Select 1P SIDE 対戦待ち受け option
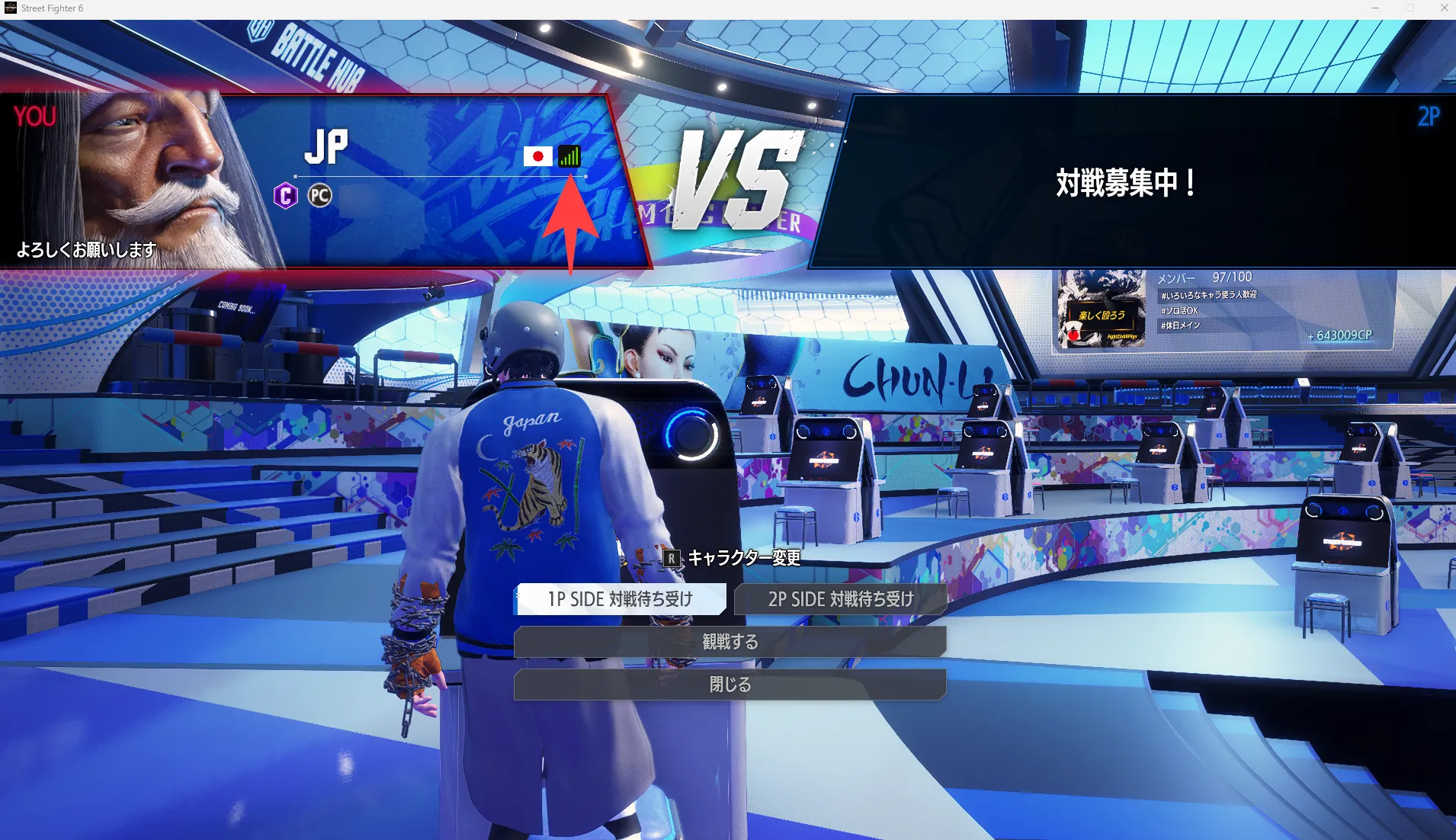The height and width of the screenshot is (840, 1456). click(621, 599)
